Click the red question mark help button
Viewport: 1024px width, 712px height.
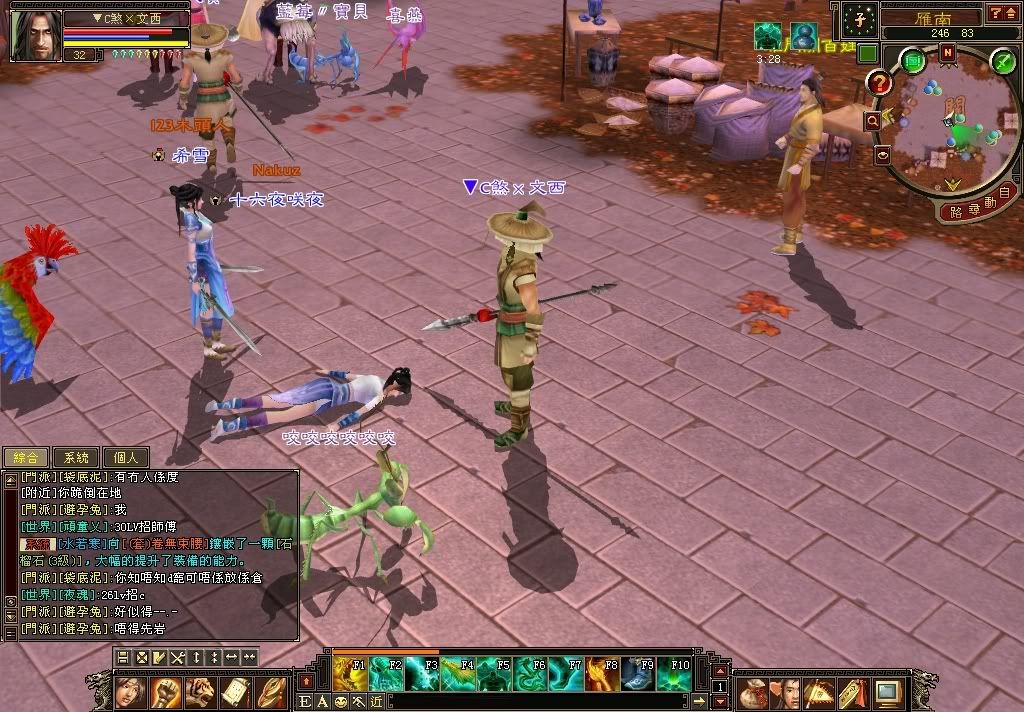[x=880, y=83]
